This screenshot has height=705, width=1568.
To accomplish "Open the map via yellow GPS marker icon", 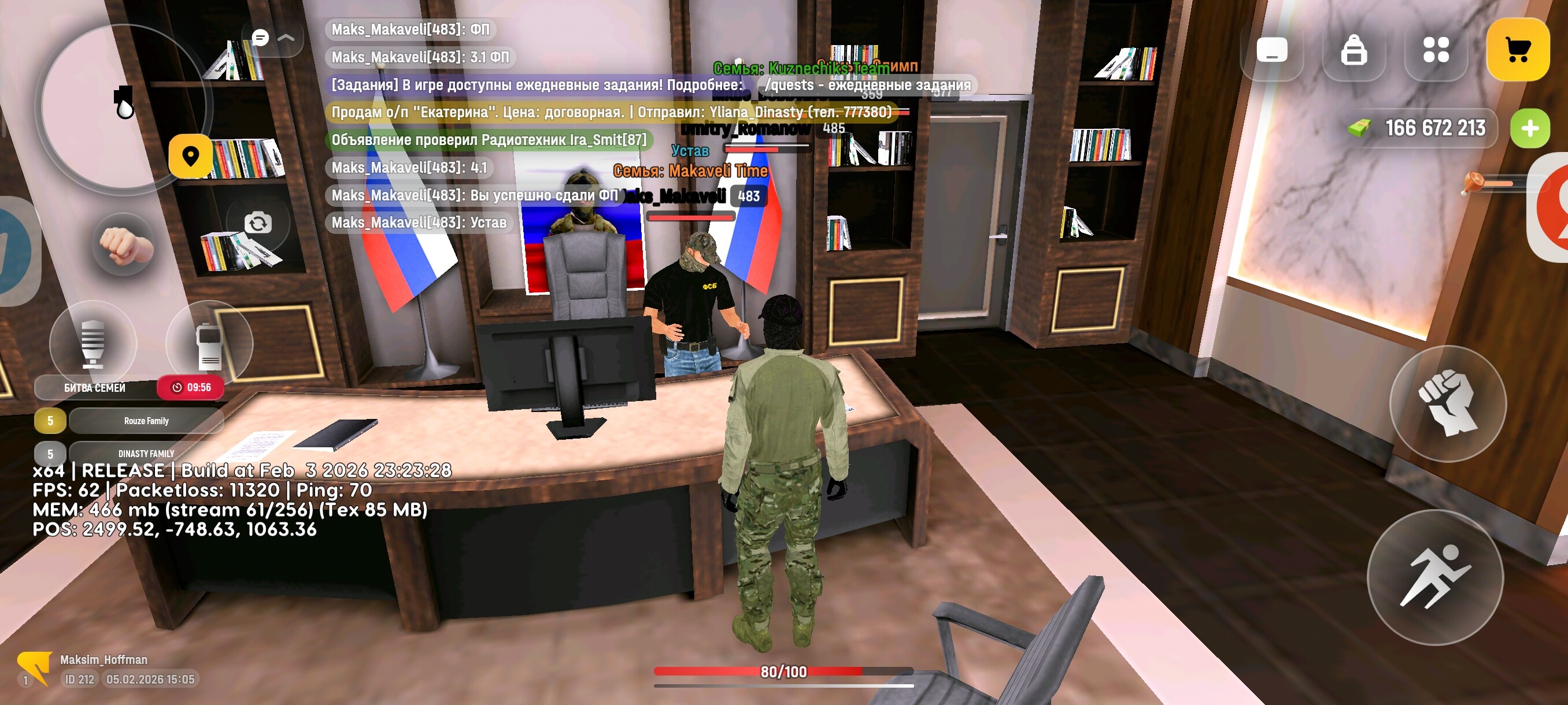I will point(191,157).
